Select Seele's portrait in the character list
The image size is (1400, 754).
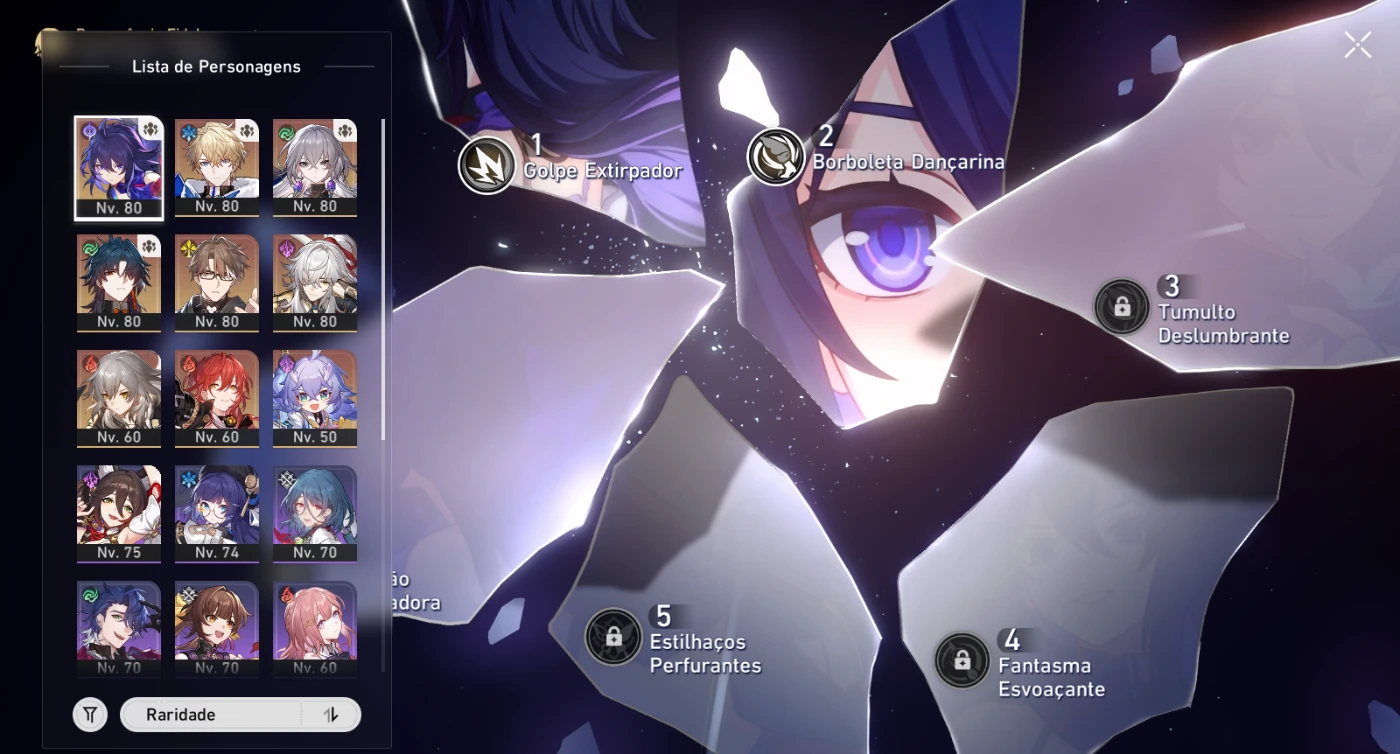118,165
